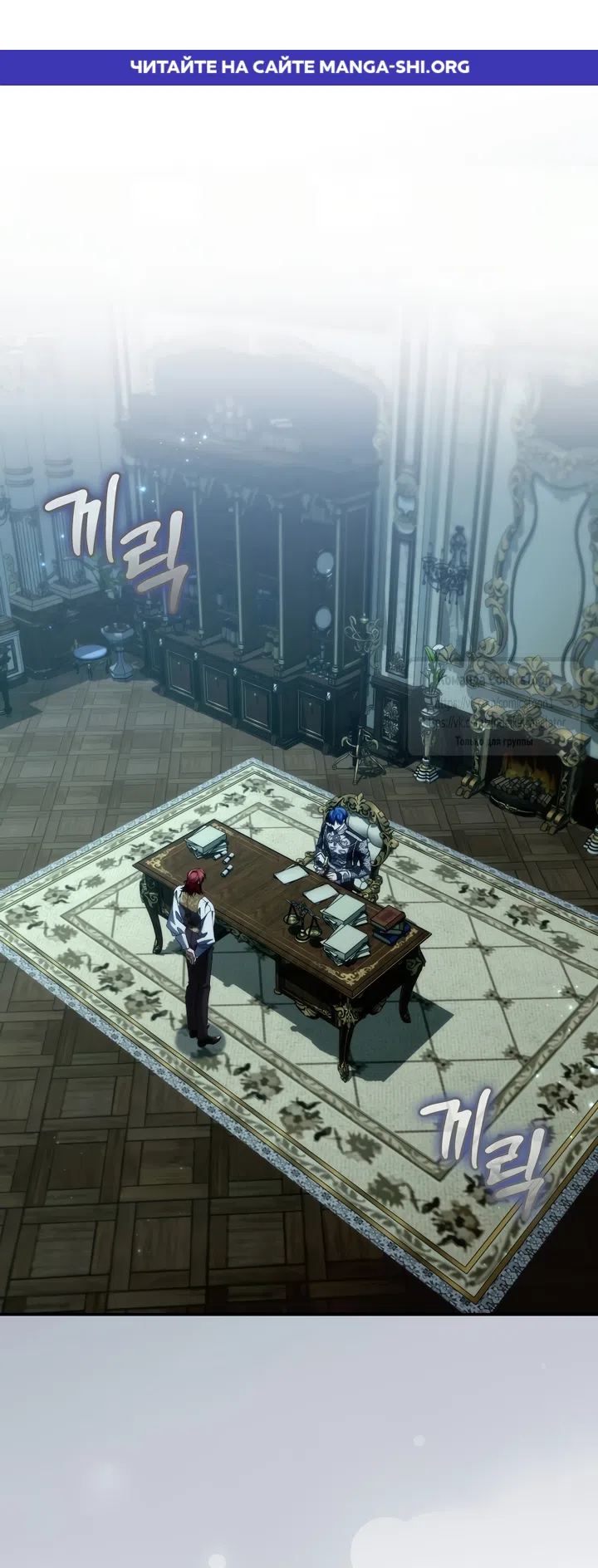Open the MANGA-SHI.ORG site banner
Viewport: 598px width, 1568px height.
pyautogui.click(x=299, y=66)
